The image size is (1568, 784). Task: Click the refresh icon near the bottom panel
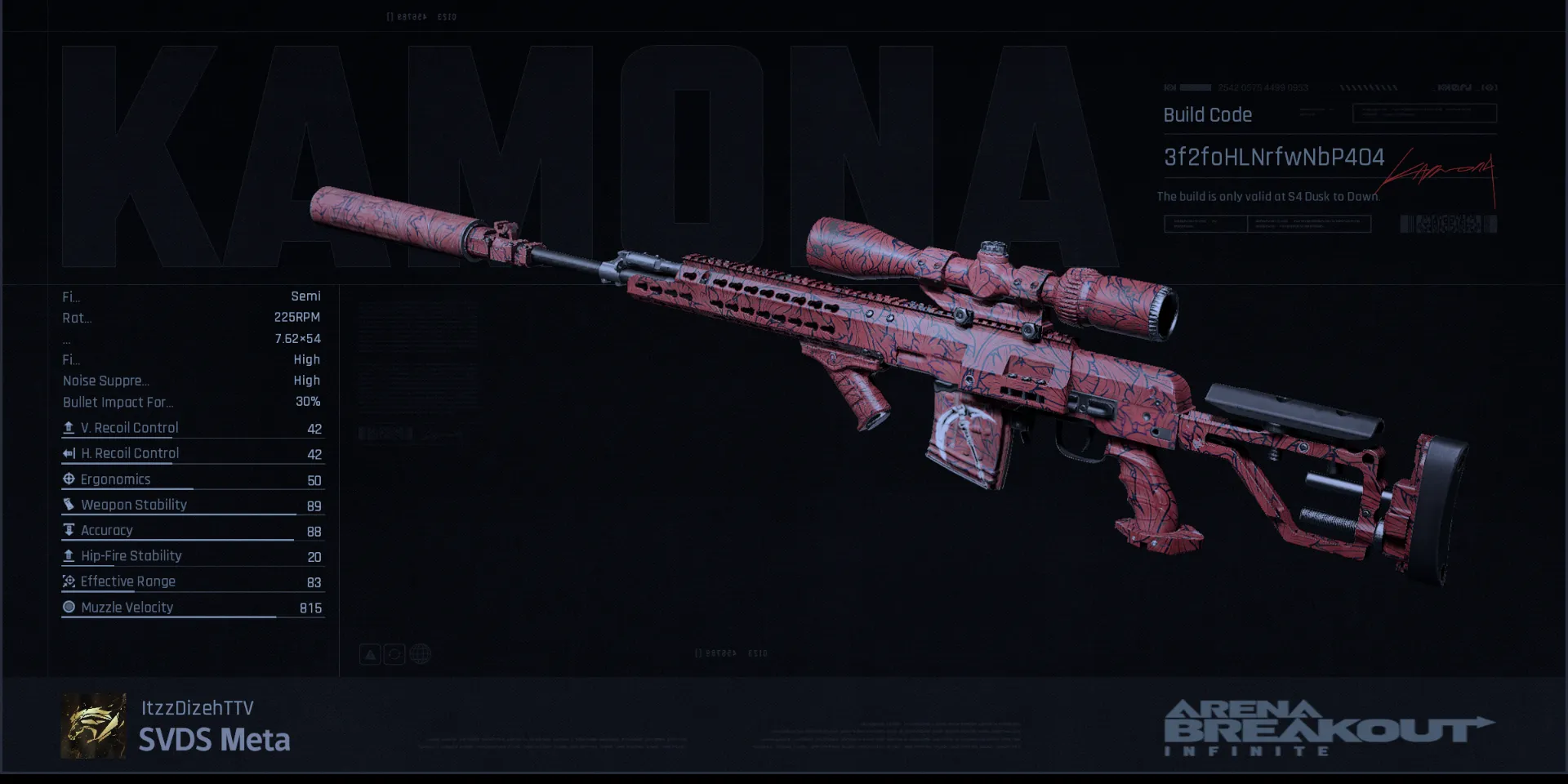[x=394, y=653]
